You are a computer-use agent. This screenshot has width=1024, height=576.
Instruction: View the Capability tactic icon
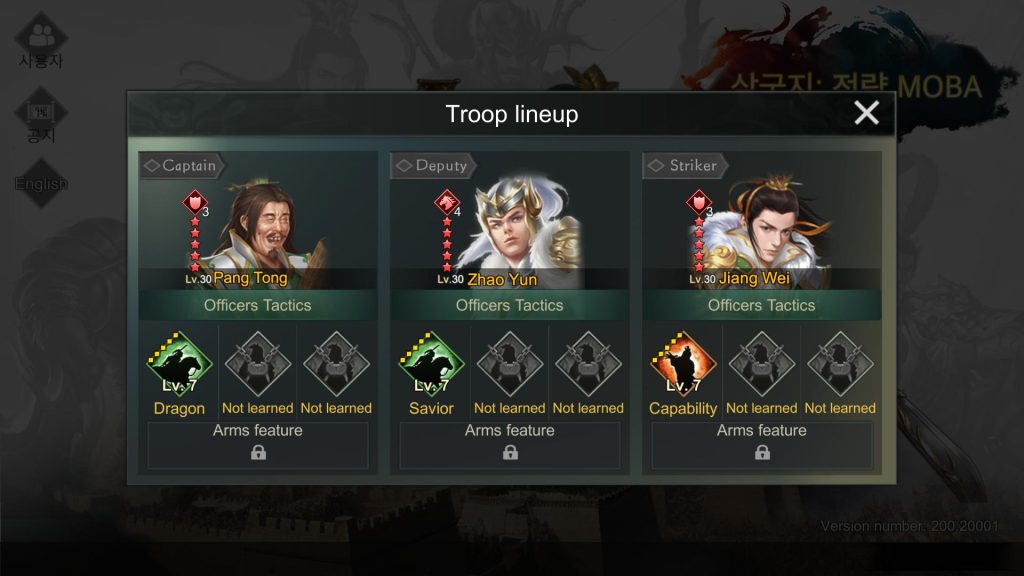coord(683,365)
